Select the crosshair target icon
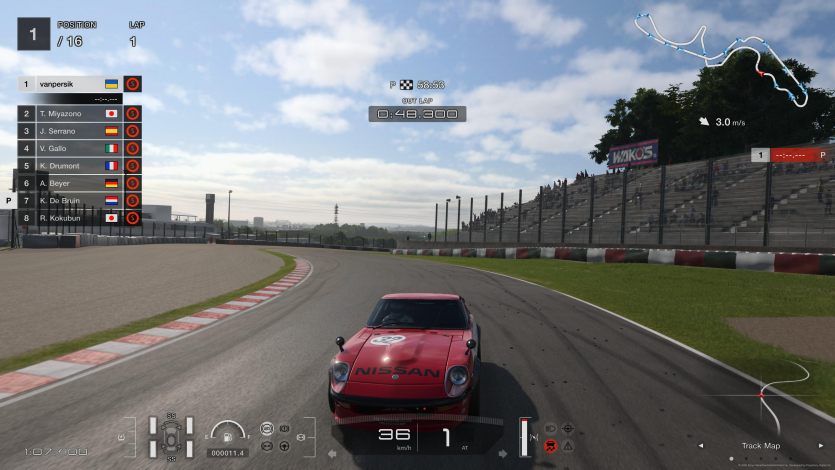The height and width of the screenshot is (470, 835). (x=568, y=428)
